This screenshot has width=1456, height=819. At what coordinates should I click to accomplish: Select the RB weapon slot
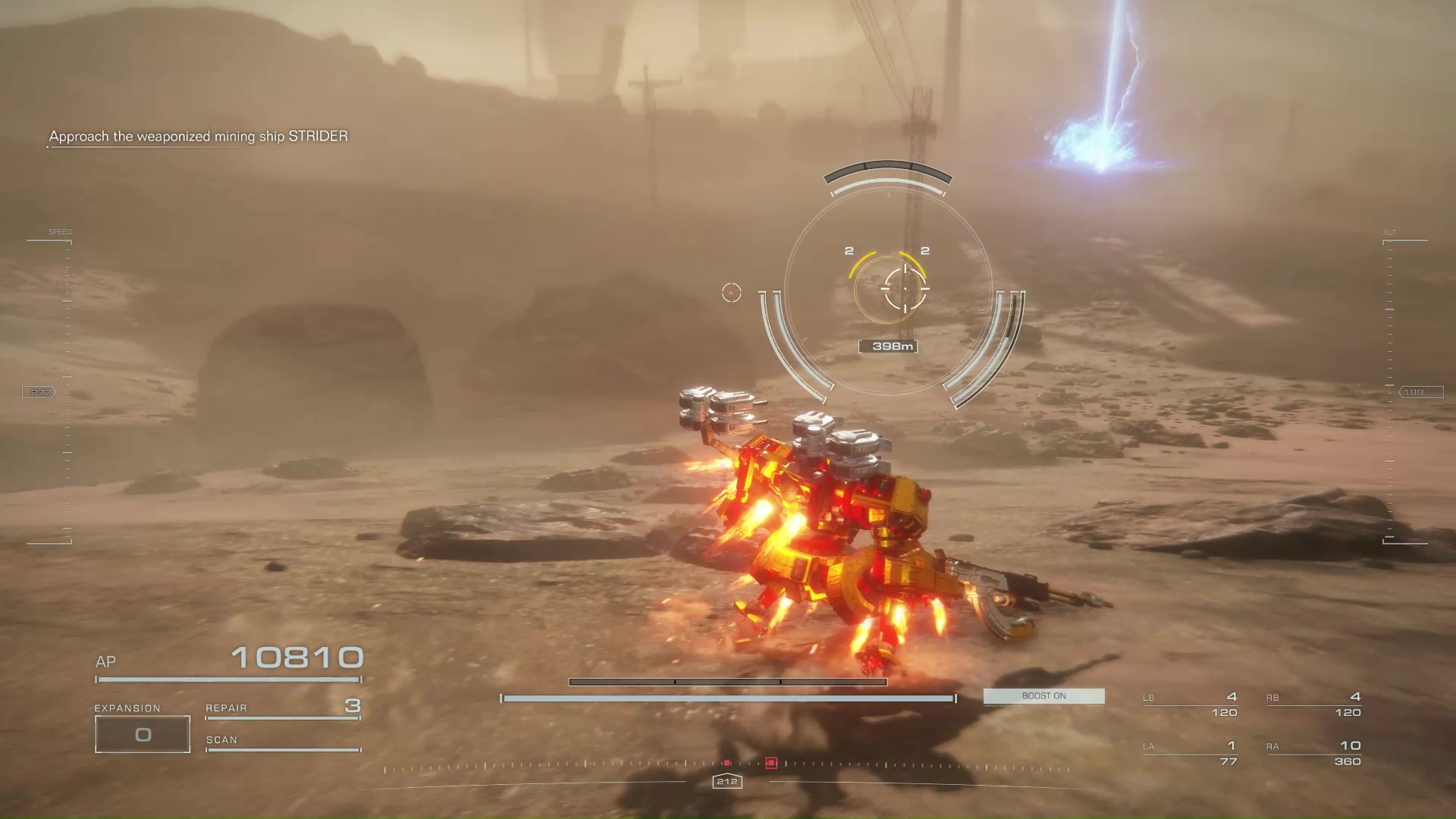pyautogui.click(x=1313, y=704)
